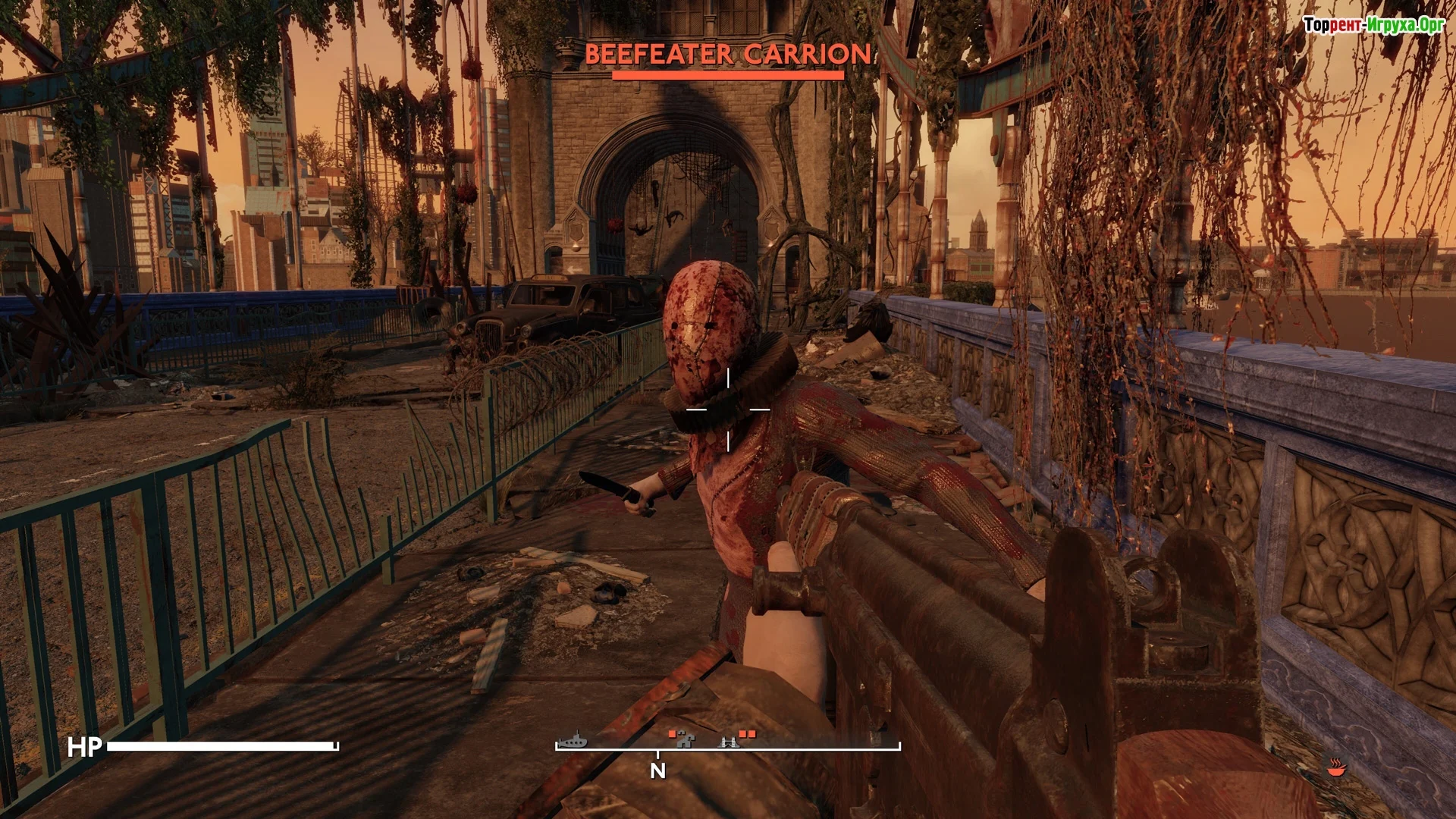Screen dimensions: 1456x819
Task: Open the Торрент-Игруха.Орг watermark link
Action: coord(1373,25)
